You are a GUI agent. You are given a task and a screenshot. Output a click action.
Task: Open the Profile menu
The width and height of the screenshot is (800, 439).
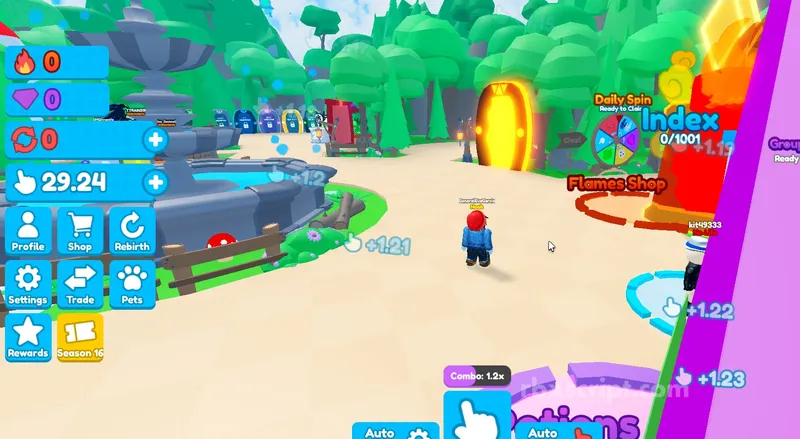pos(28,231)
